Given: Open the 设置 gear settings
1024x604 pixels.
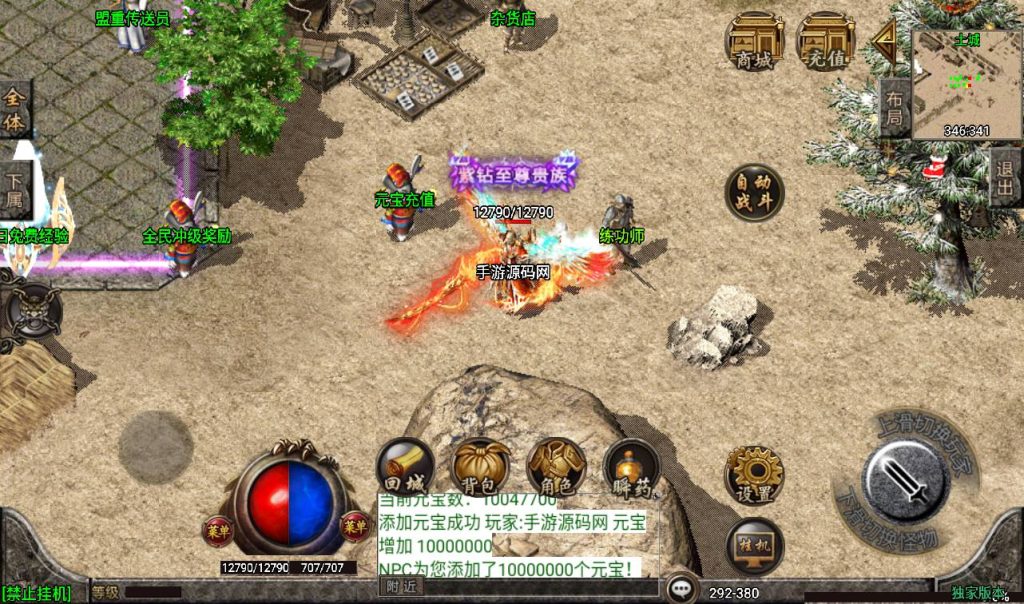Looking at the screenshot, I should pyautogui.click(x=754, y=476).
